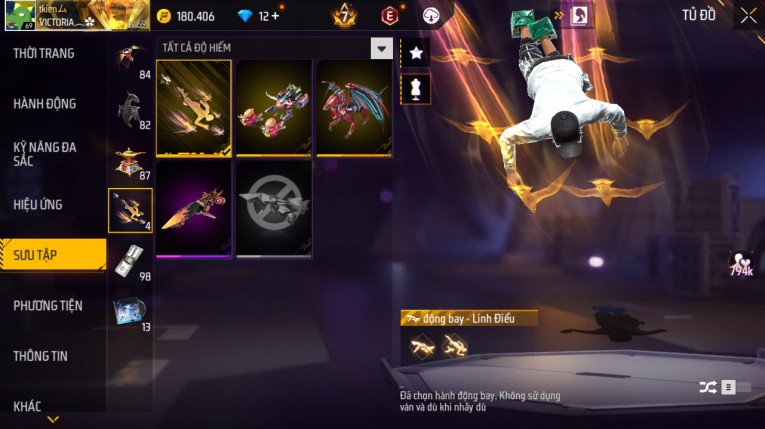Choose the toy cars and balloons item tile
The image size is (765, 429).
[x=274, y=108]
